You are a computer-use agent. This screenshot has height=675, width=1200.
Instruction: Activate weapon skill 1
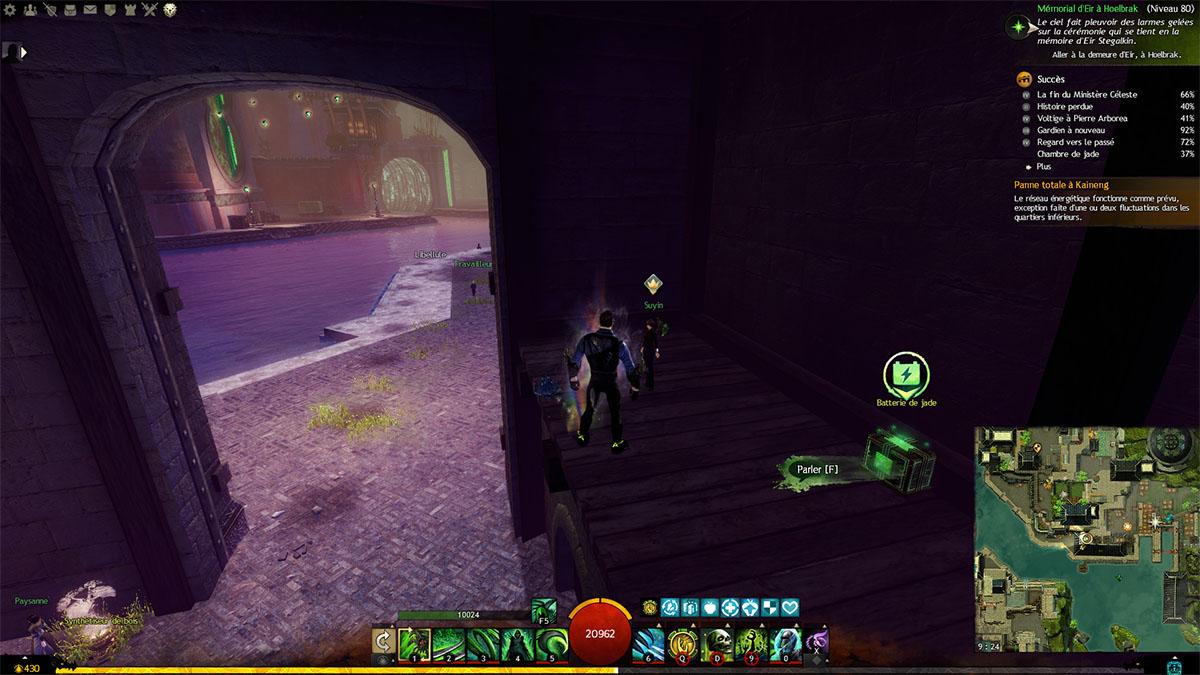(x=413, y=643)
